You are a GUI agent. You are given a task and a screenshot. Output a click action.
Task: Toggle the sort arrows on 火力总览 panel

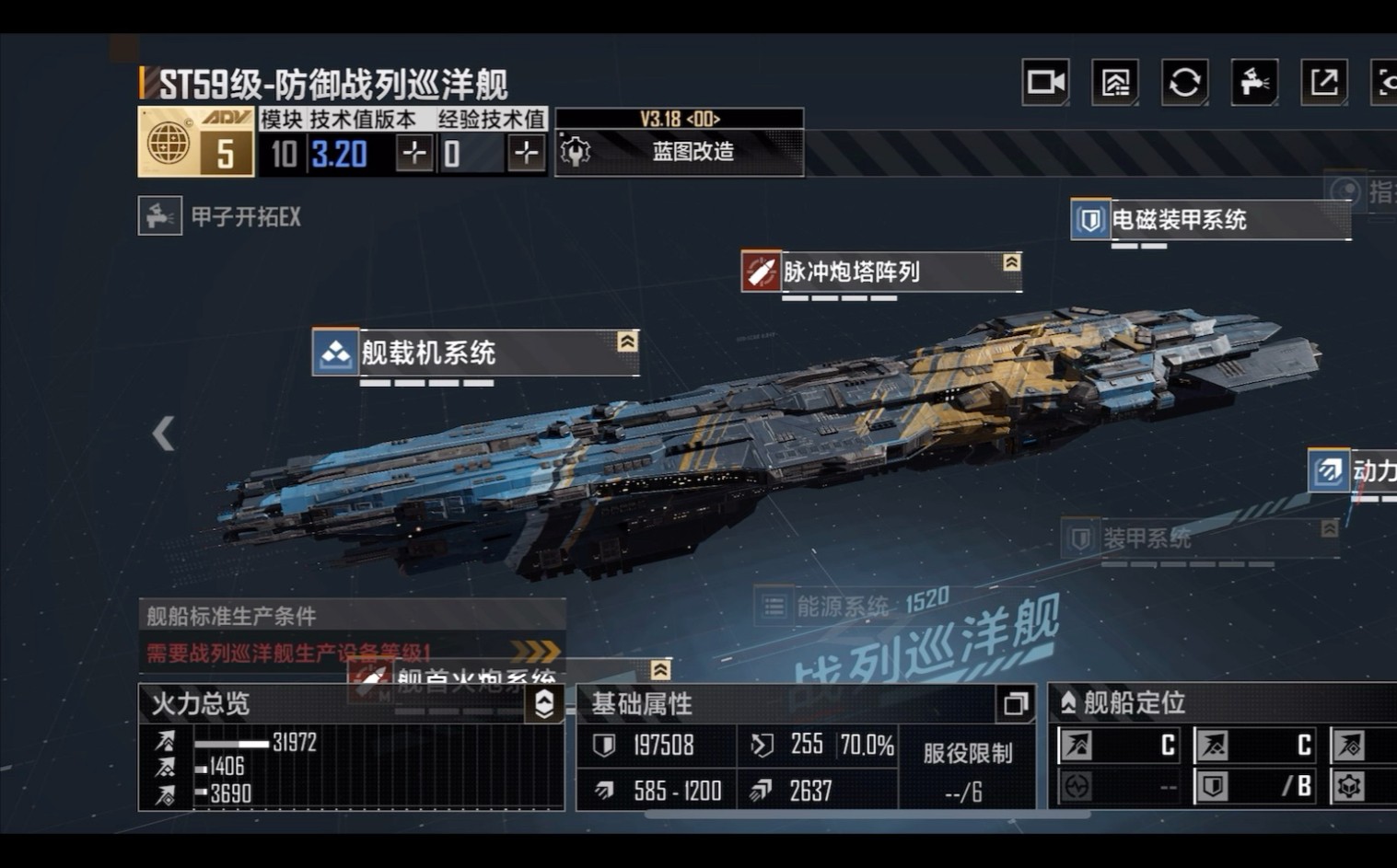(x=543, y=704)
